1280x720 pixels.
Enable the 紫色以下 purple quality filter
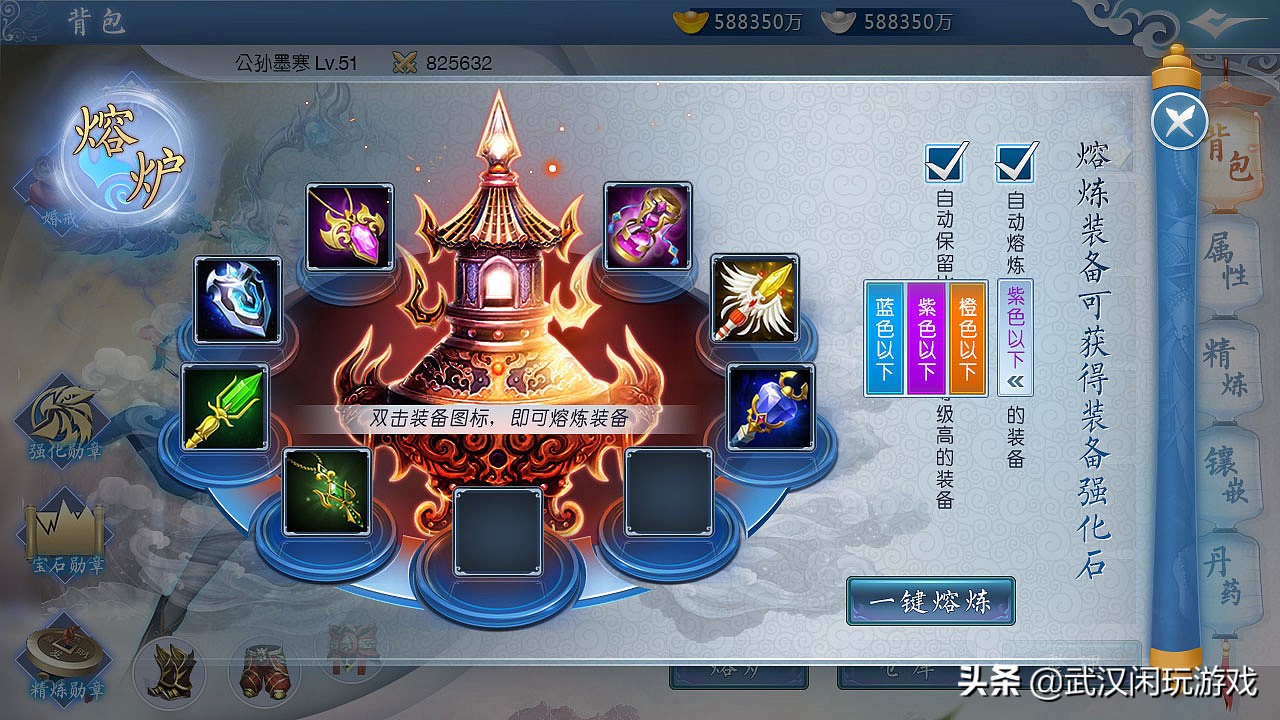[x=925, y=340]
